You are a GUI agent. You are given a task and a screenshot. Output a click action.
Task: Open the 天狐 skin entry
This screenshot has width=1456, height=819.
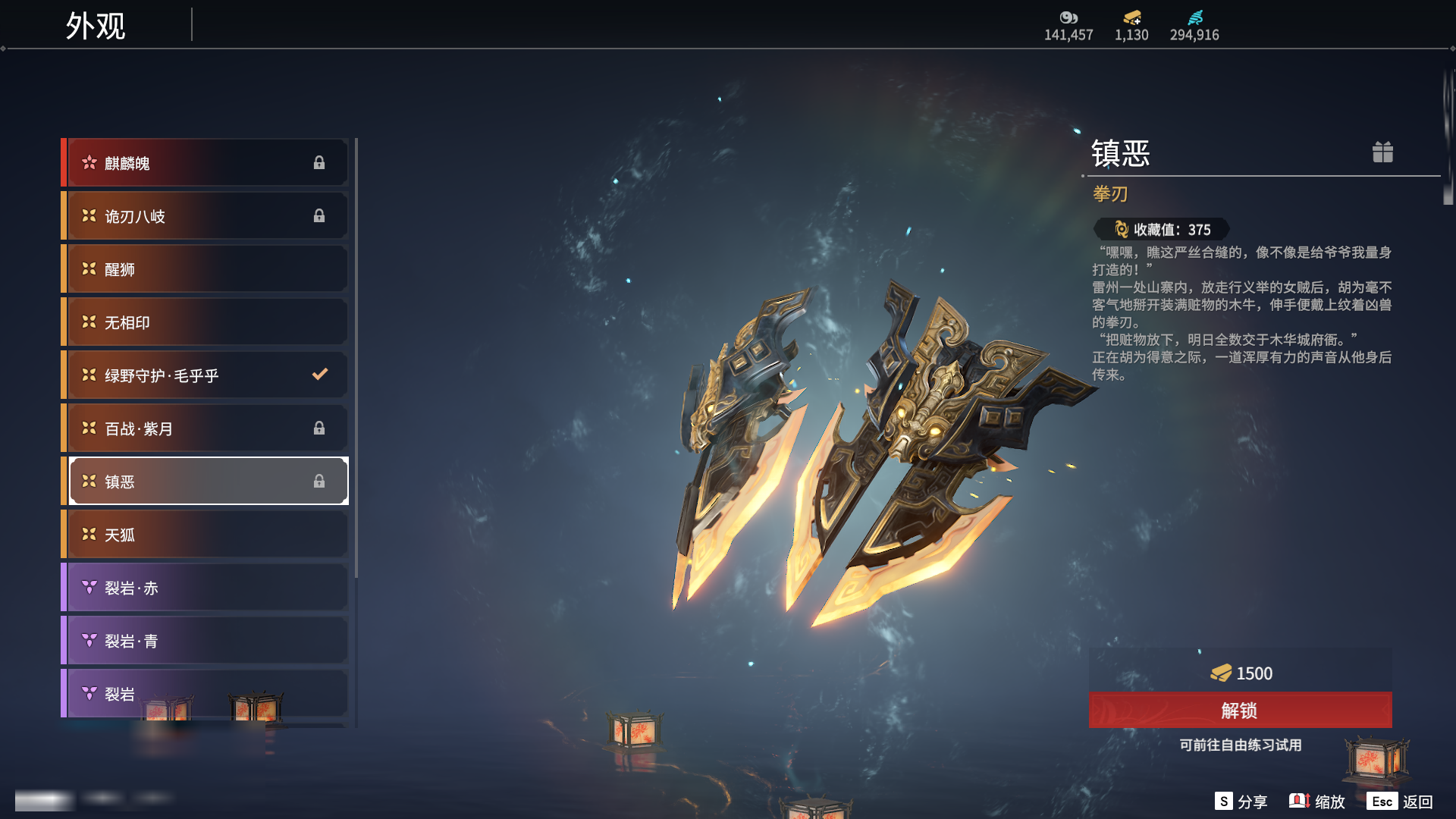coord(206,535)
